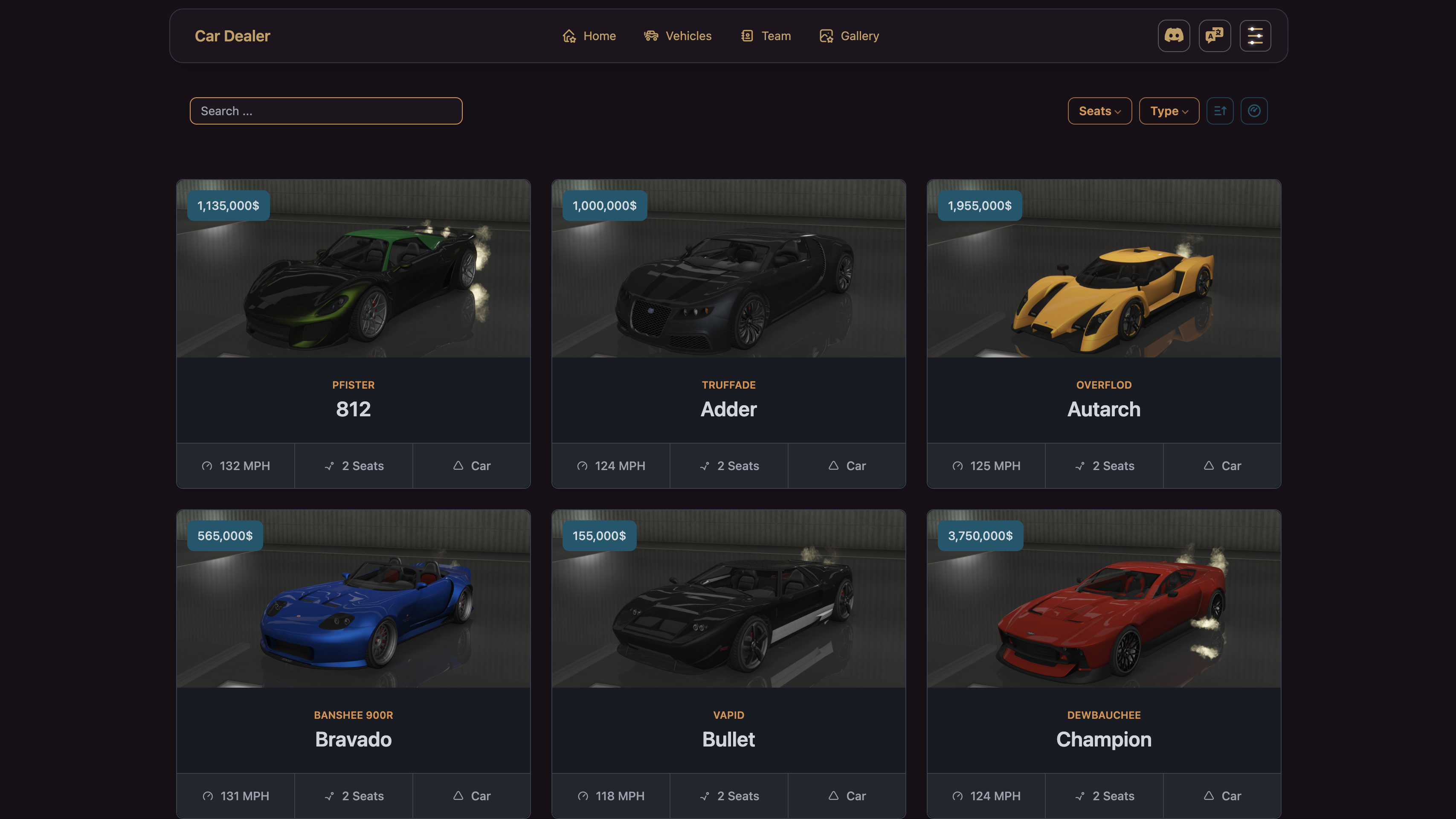The height and width of the screenshot is (819, 1456).
Task: Focus the Search input field
Action: (x=326, y=111)
